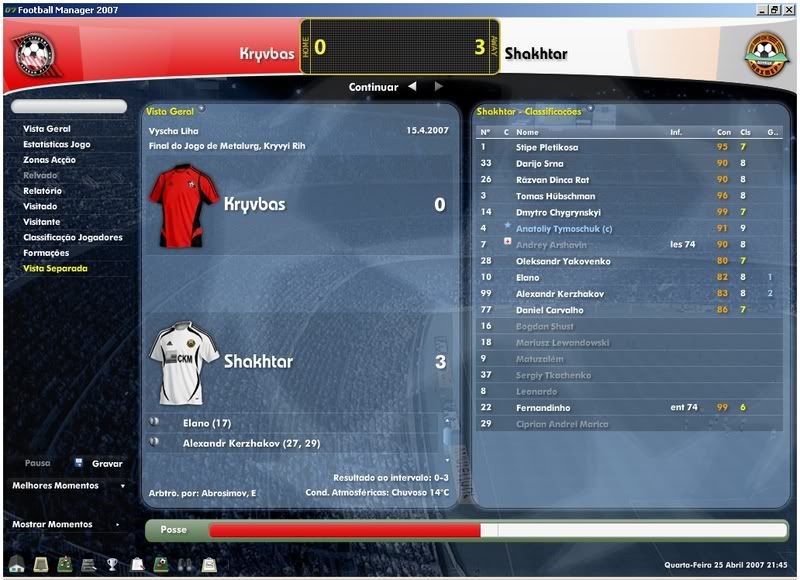Close the Football Manager window
Viewport: 800px width, 580px height.
788,9
